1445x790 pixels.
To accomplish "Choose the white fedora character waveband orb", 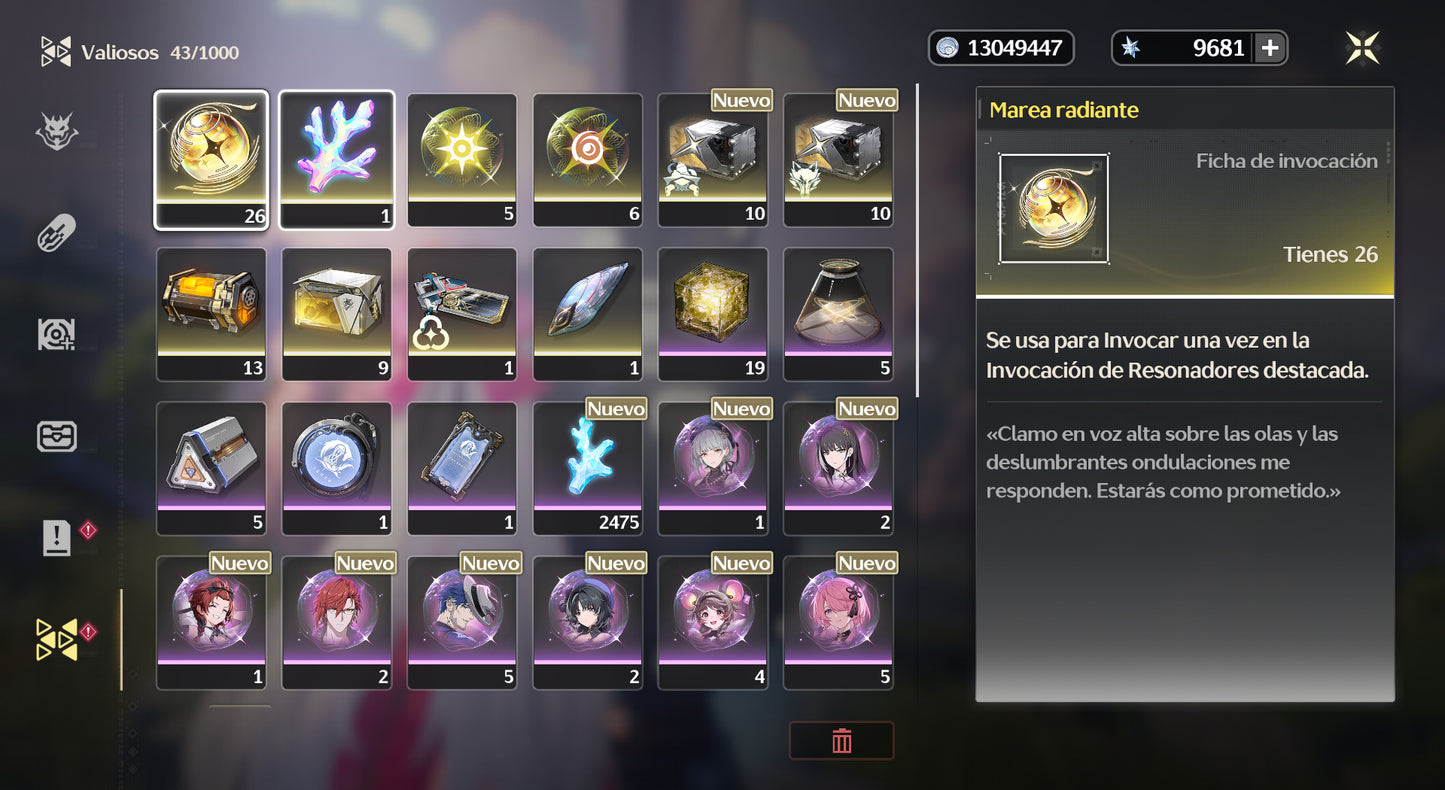I will (462, 622).
